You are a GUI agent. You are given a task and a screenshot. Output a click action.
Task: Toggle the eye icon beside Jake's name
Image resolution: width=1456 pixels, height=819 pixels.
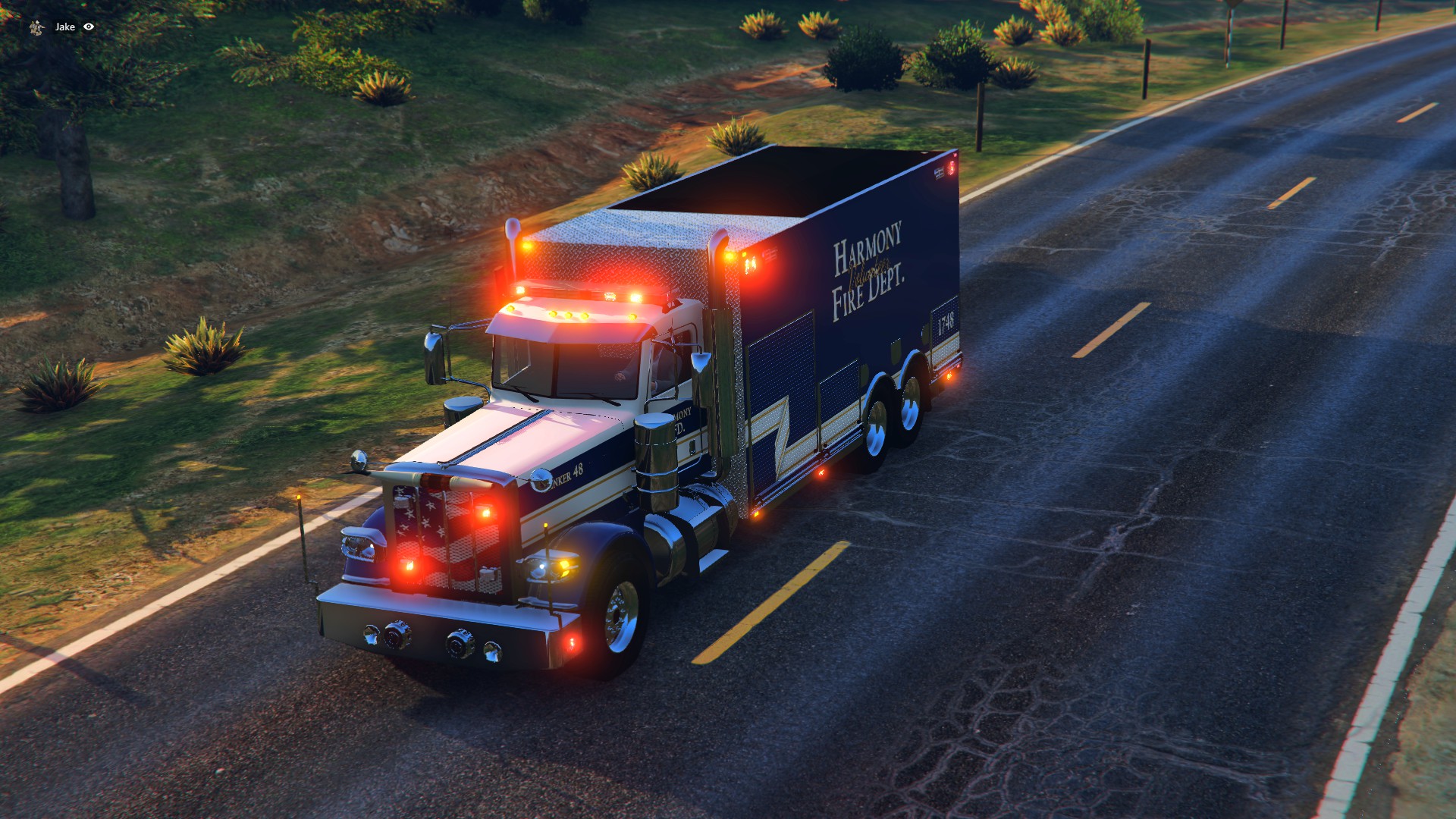pyautogui.click(x=89, y=27)
